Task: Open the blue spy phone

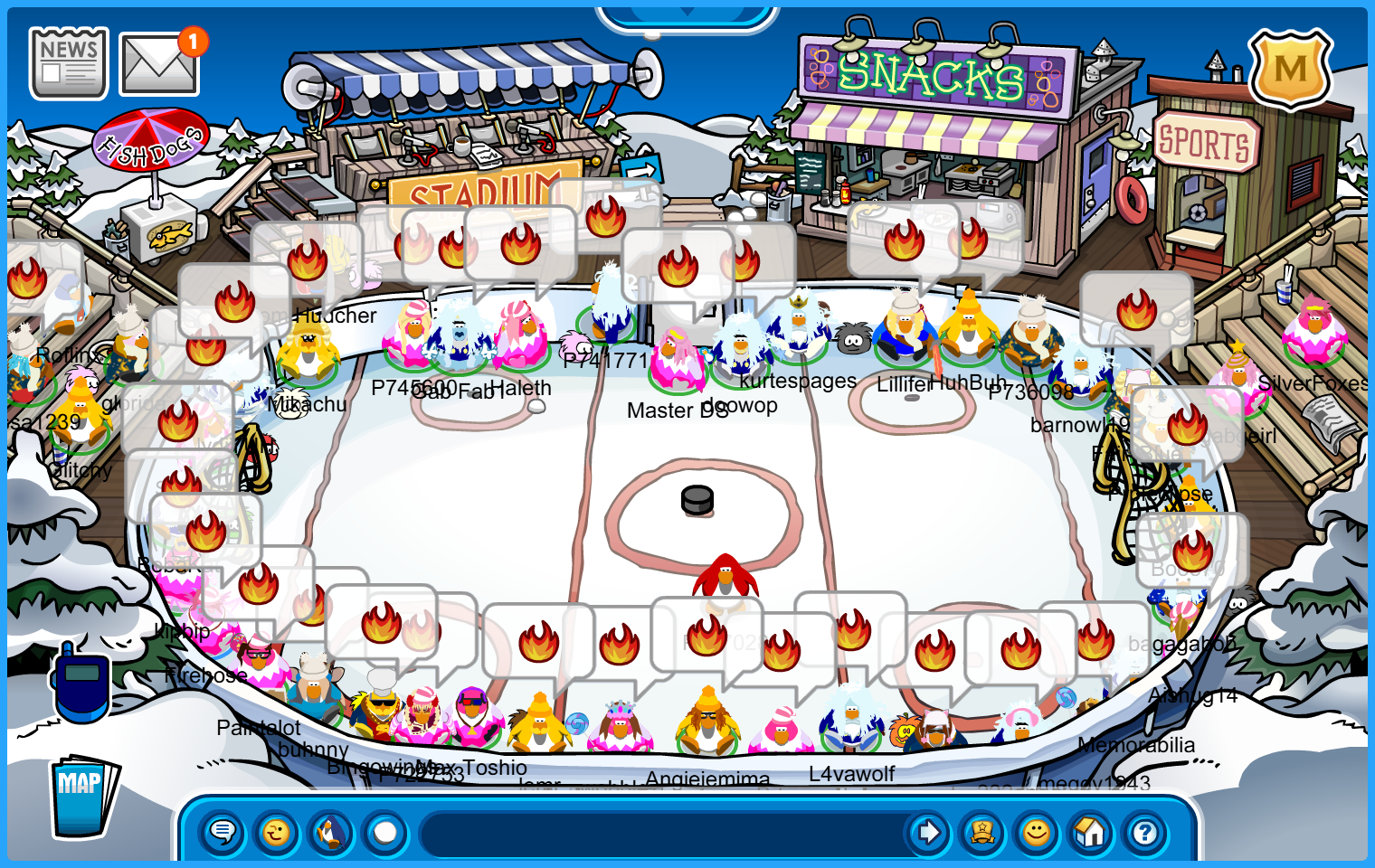Action: [81, 683]
